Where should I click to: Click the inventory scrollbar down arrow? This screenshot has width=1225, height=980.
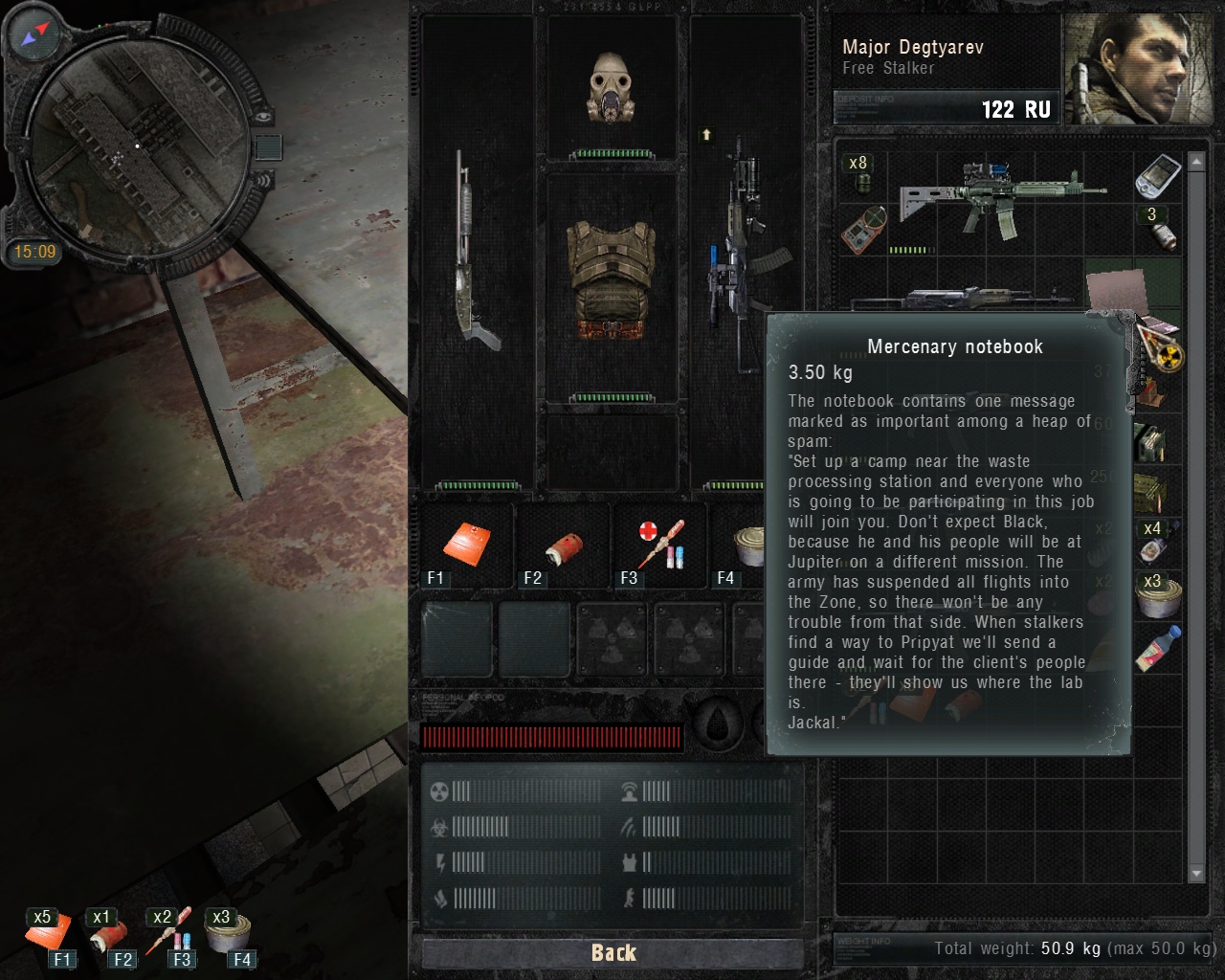pos(1196,873)
